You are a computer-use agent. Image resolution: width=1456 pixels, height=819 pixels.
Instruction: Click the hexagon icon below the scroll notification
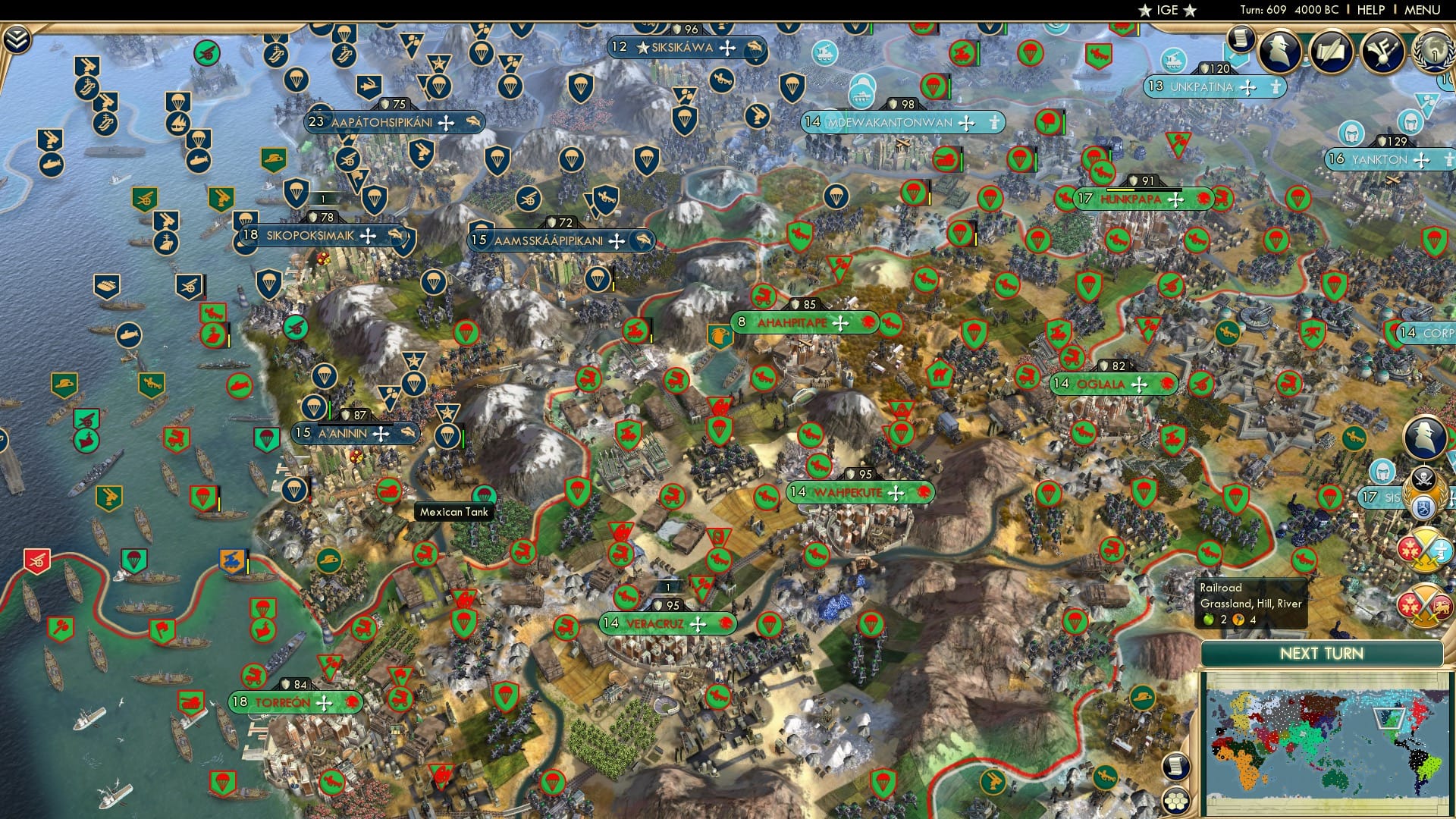pos(1175,802)
